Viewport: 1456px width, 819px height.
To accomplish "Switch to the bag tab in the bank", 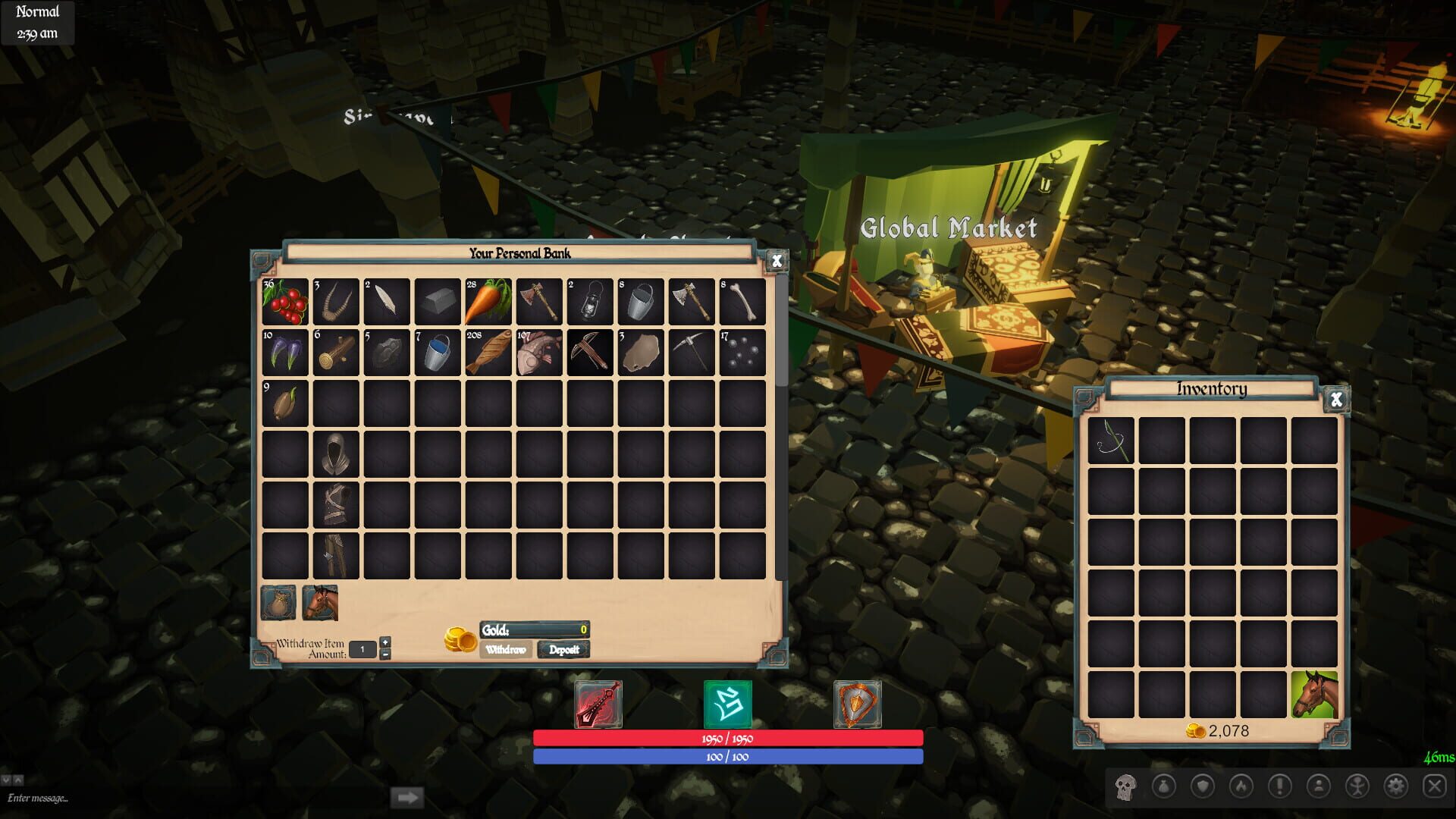I will click(x=279, y=601).
